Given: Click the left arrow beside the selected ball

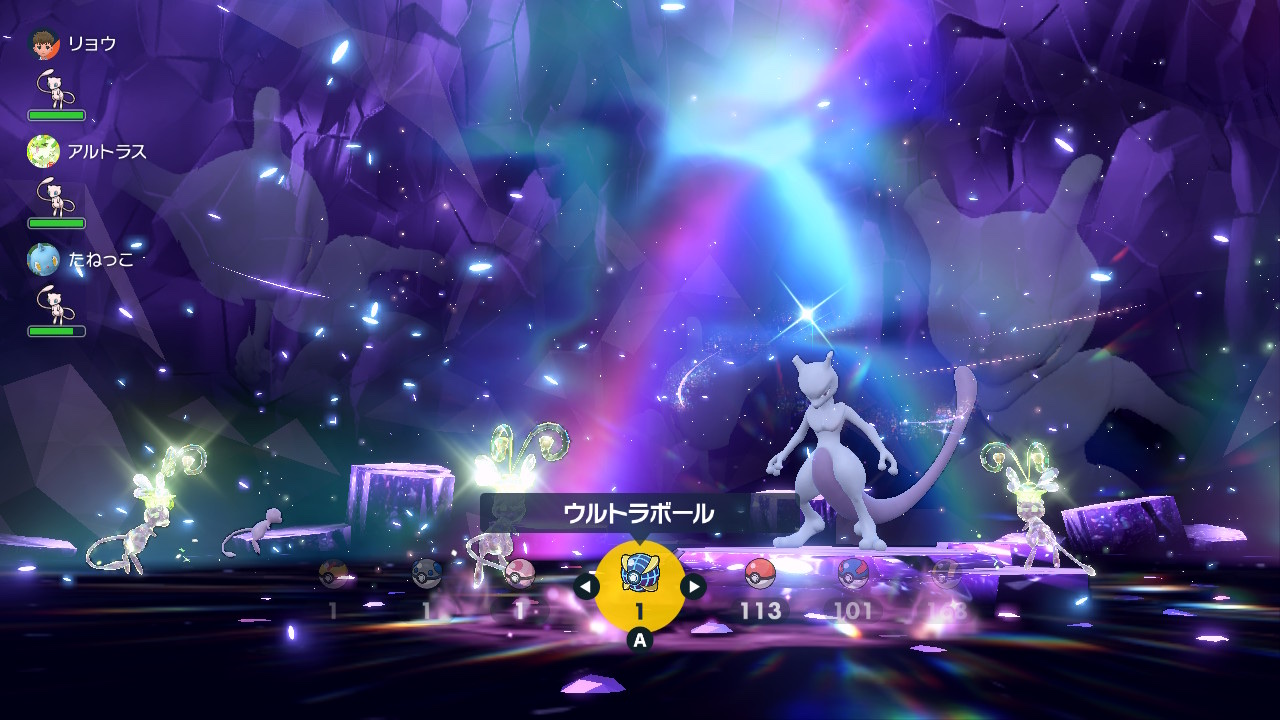Looking at the screenshot, I should tap(587, 586).
